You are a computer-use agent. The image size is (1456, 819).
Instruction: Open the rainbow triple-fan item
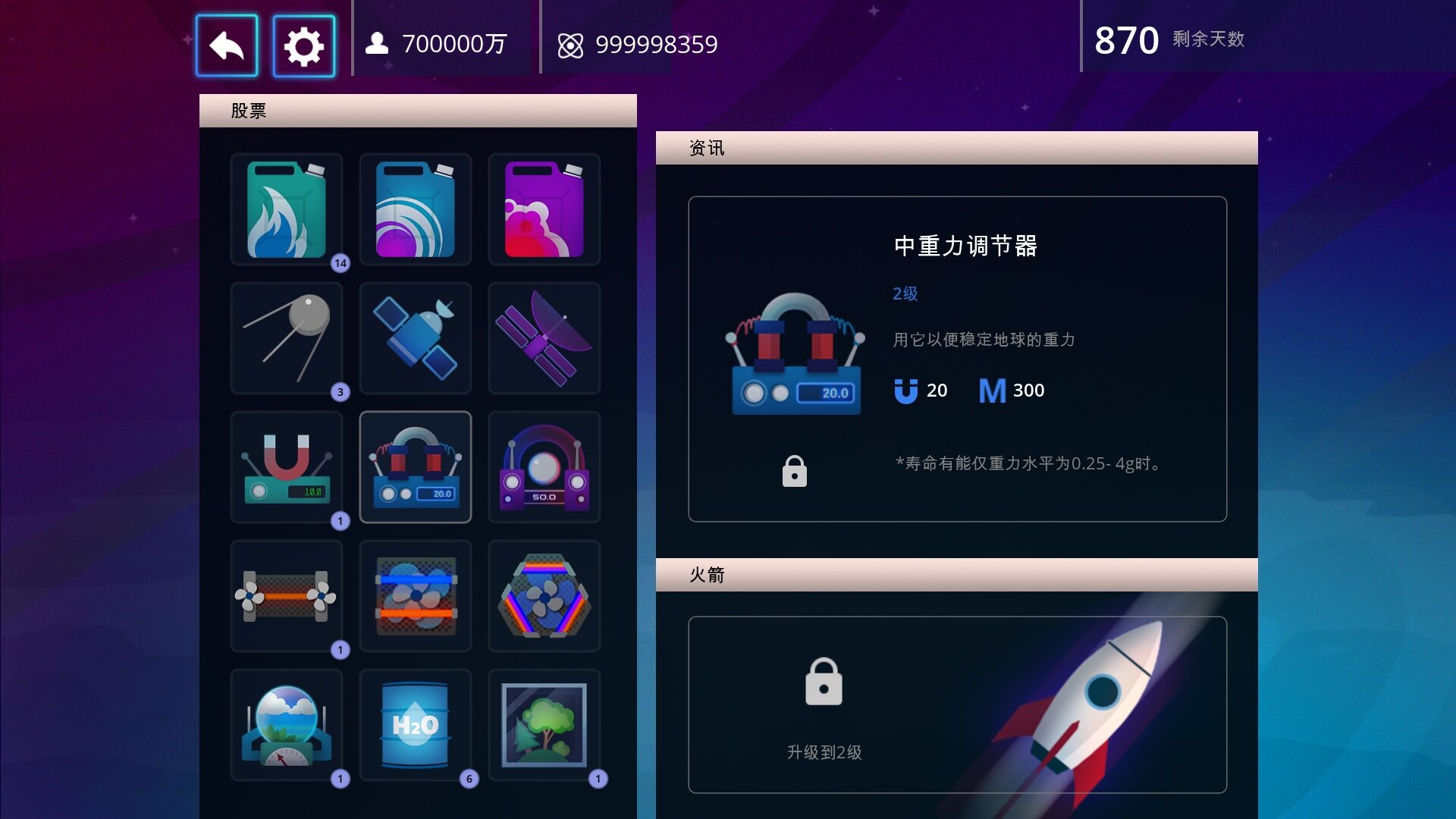(x=544, y=597)
